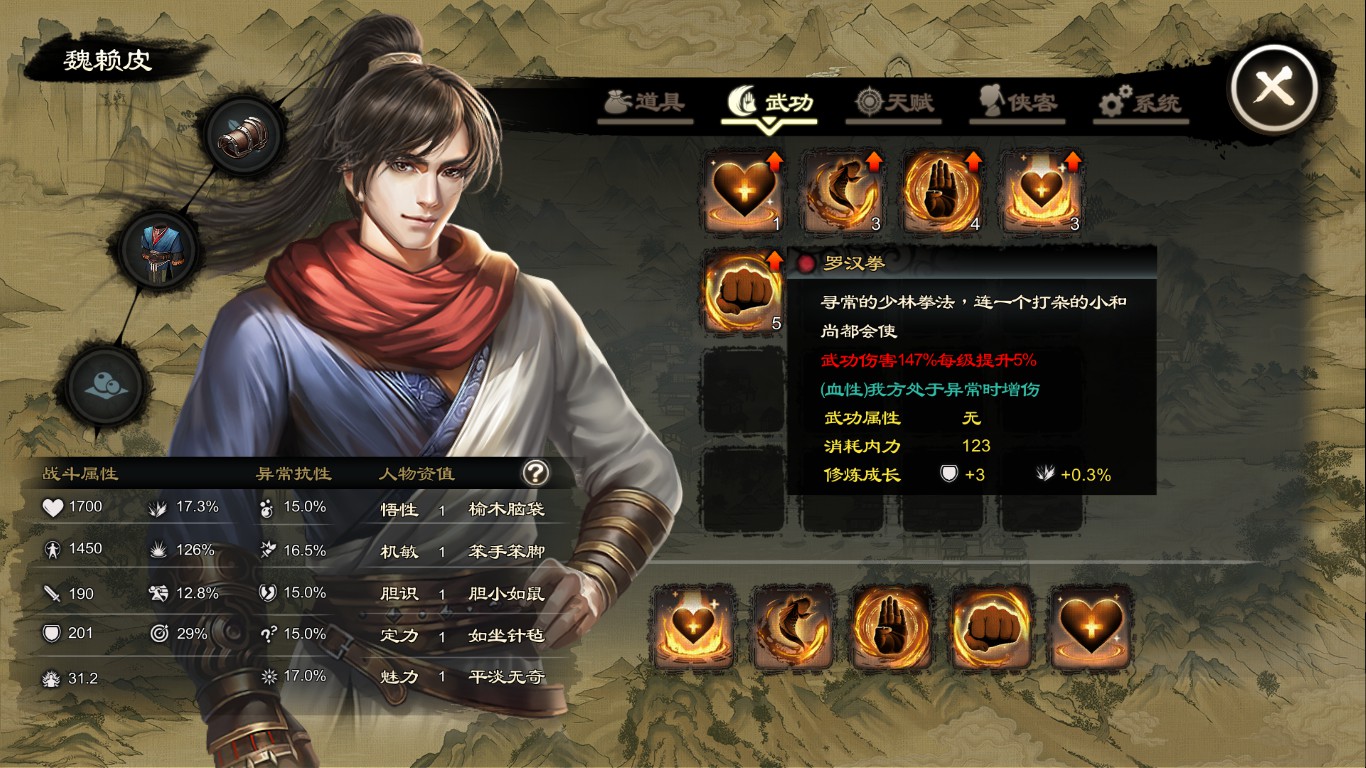Image resolution: width=1366 pixels, height=768 pixels.
Task: Select the flaming heart skill at level 3
Action: click(1042, 190)
